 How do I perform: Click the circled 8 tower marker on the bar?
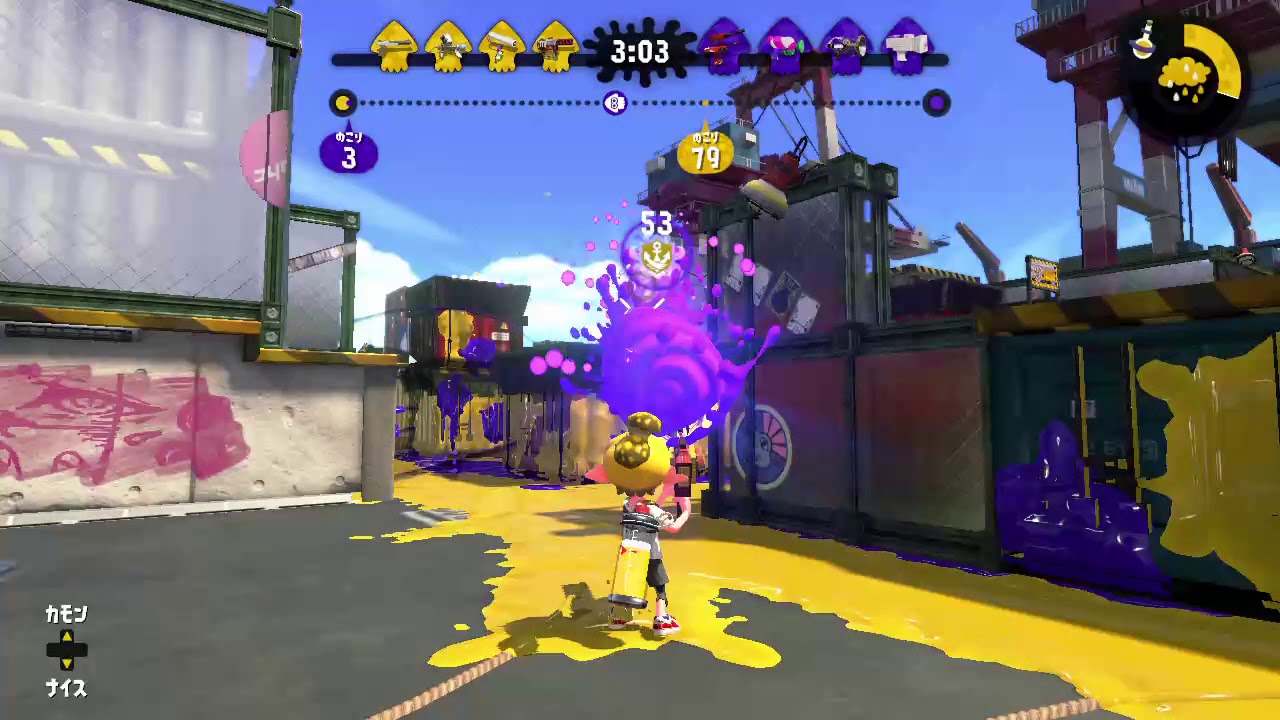pyautogui.click(x=615, y=104)
